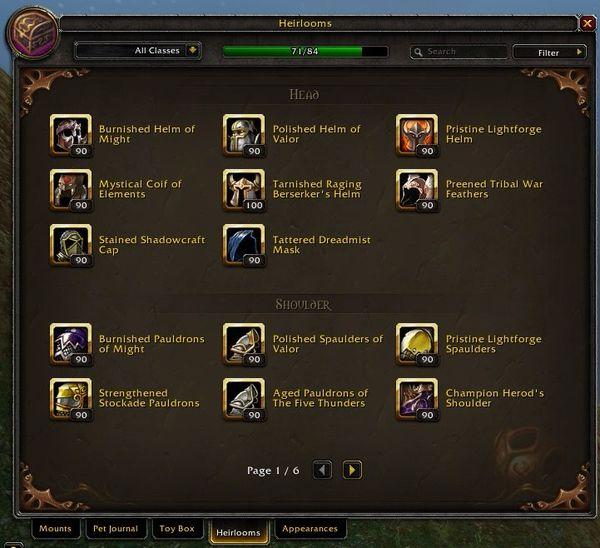
Task: Choose Polished Spaulders of Valor icon
Action: click(244, 344)
